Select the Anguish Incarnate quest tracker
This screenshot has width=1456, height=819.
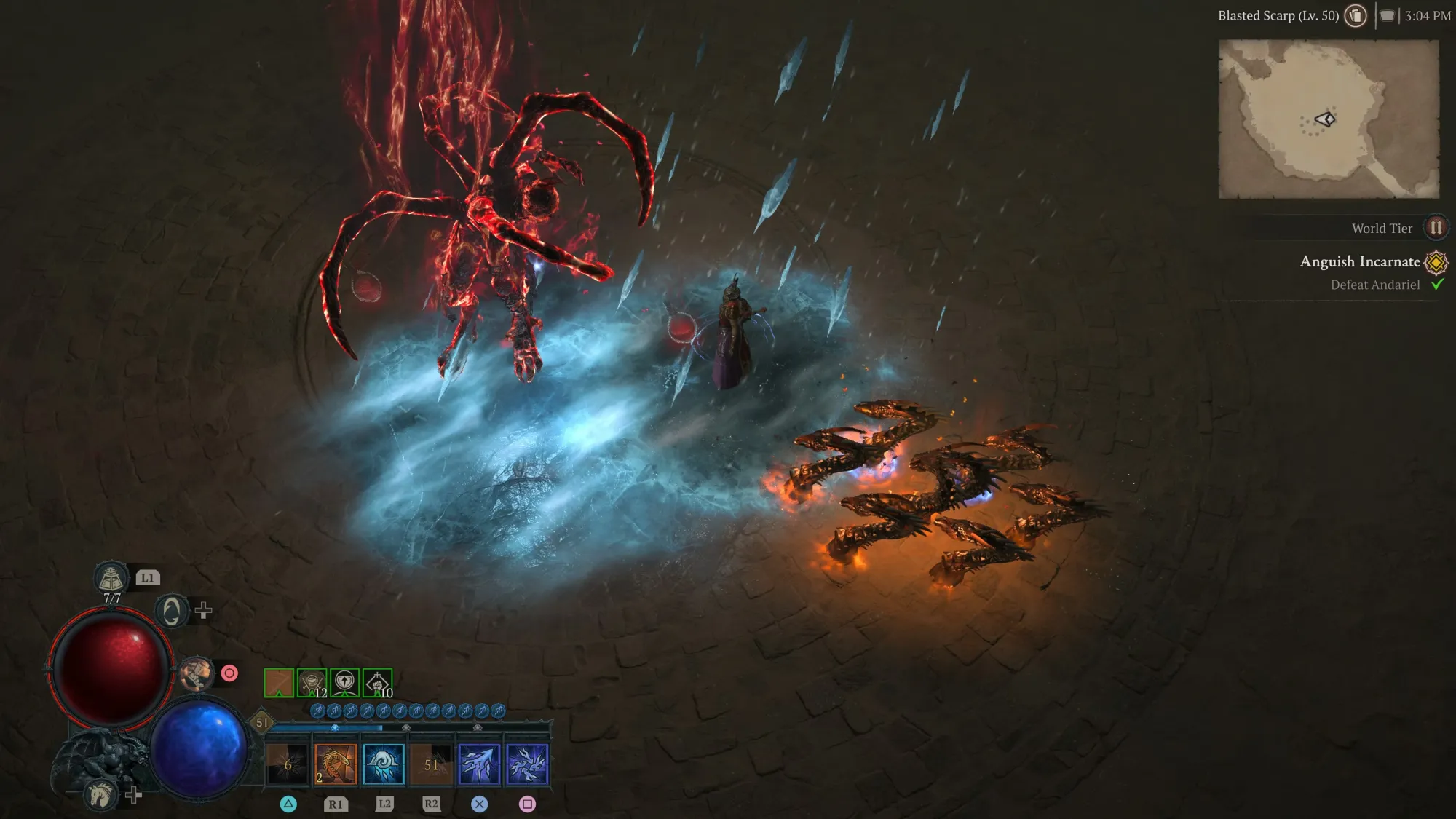tap(1360, 261)
